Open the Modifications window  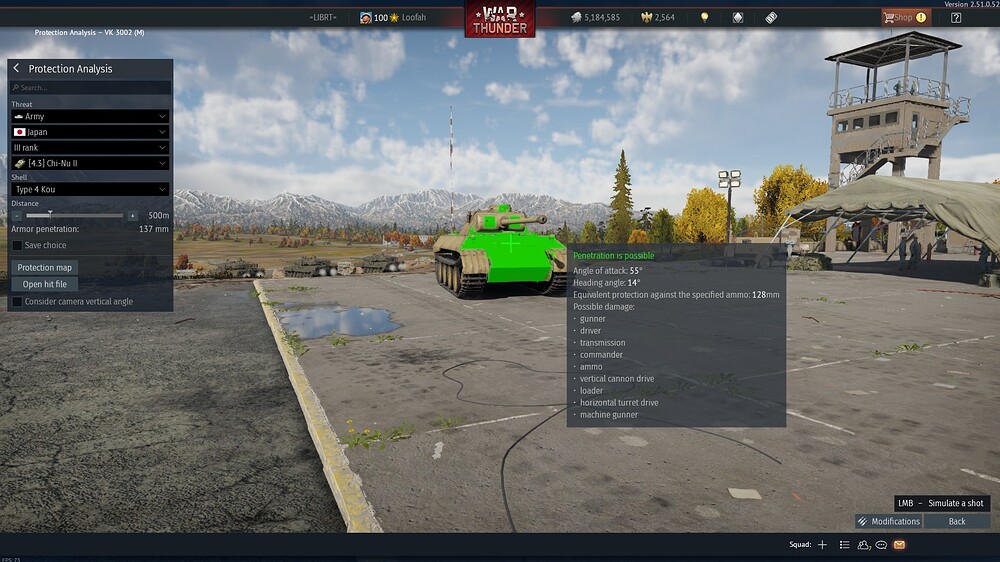888,521
